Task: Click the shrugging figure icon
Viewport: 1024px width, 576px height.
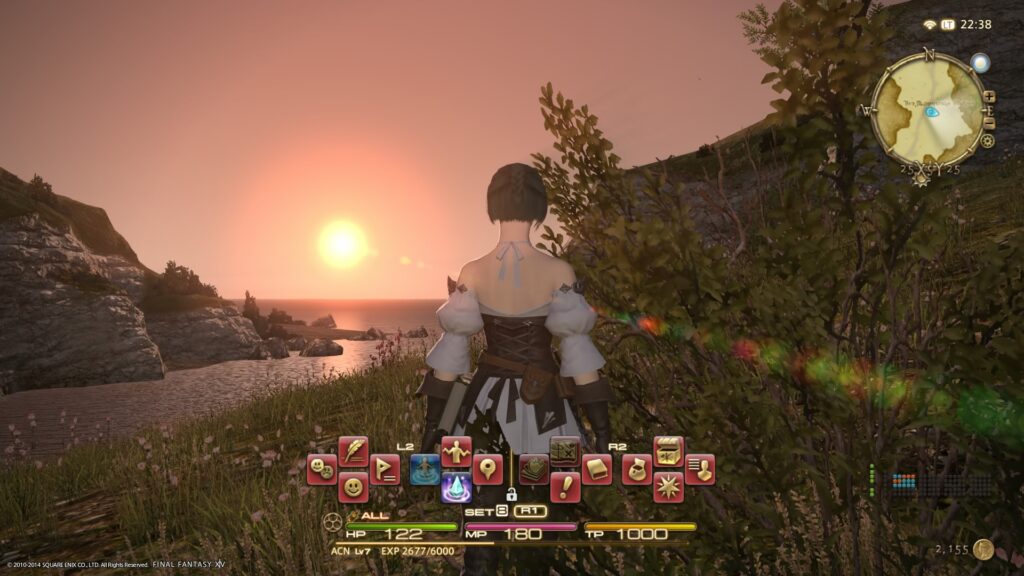Action: pos(456,451)
